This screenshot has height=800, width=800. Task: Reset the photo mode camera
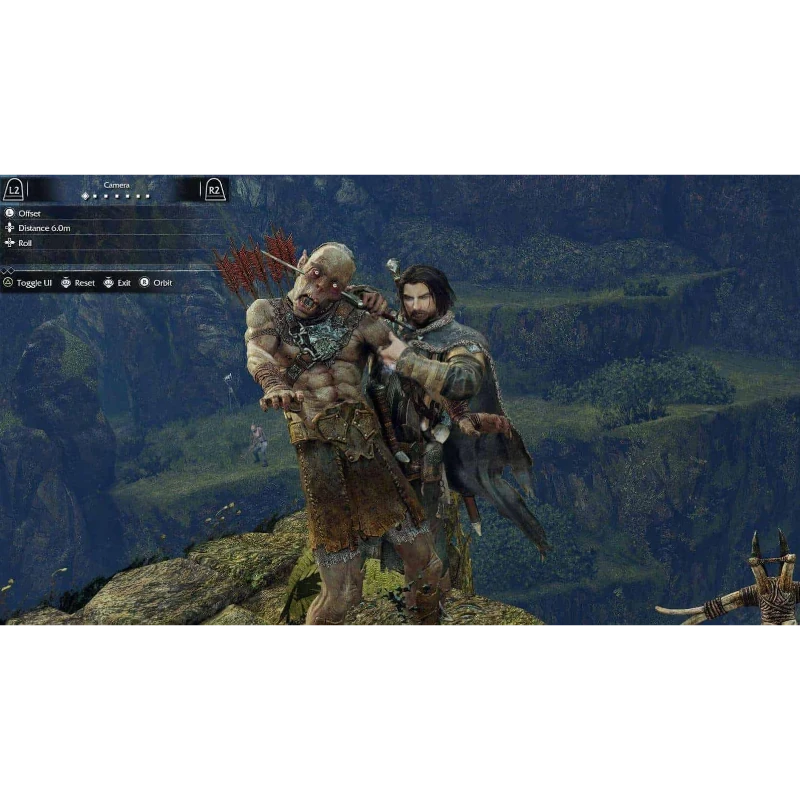tap(84, 283)
